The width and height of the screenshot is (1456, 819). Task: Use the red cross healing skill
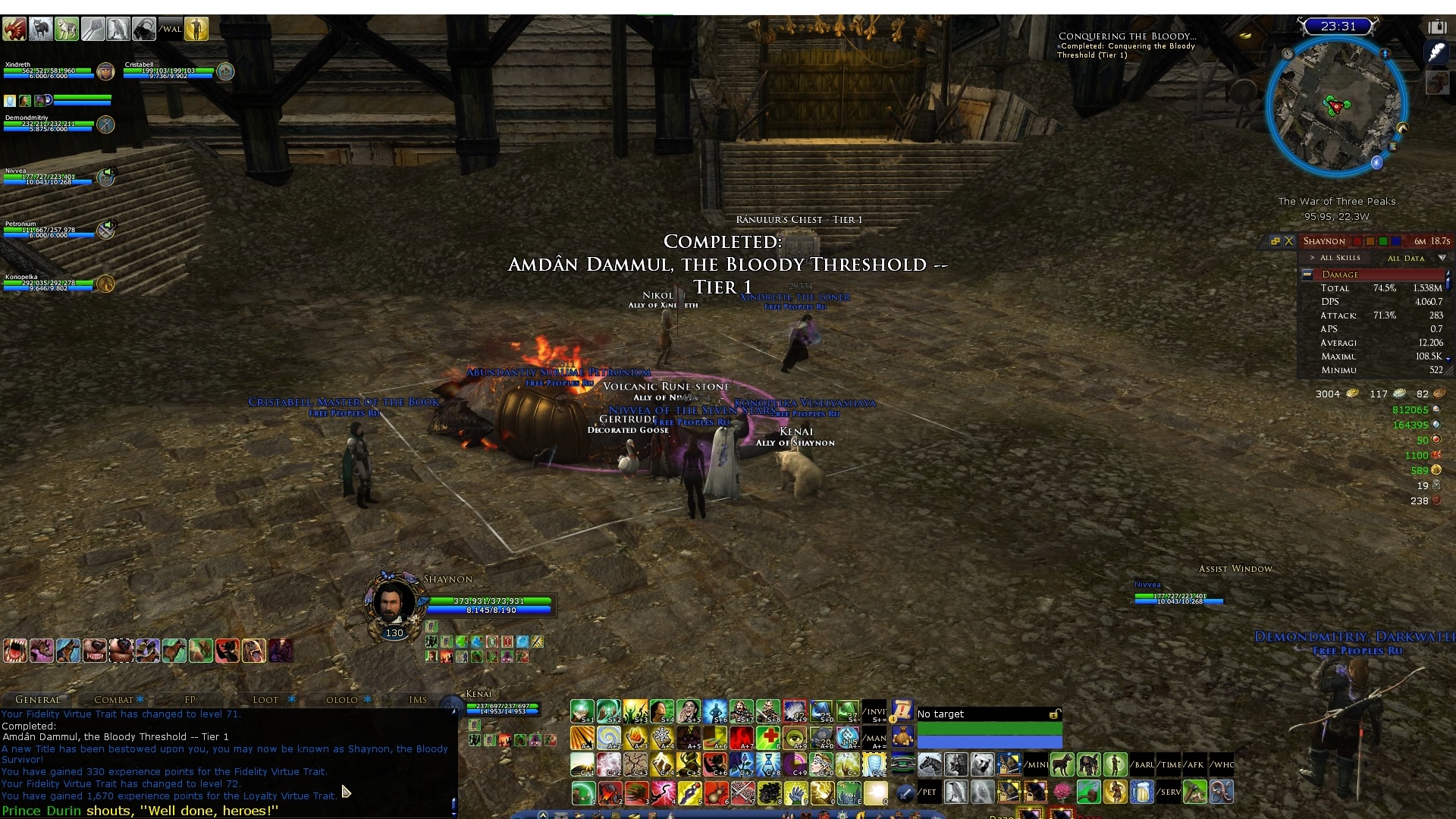pos(768,737)
